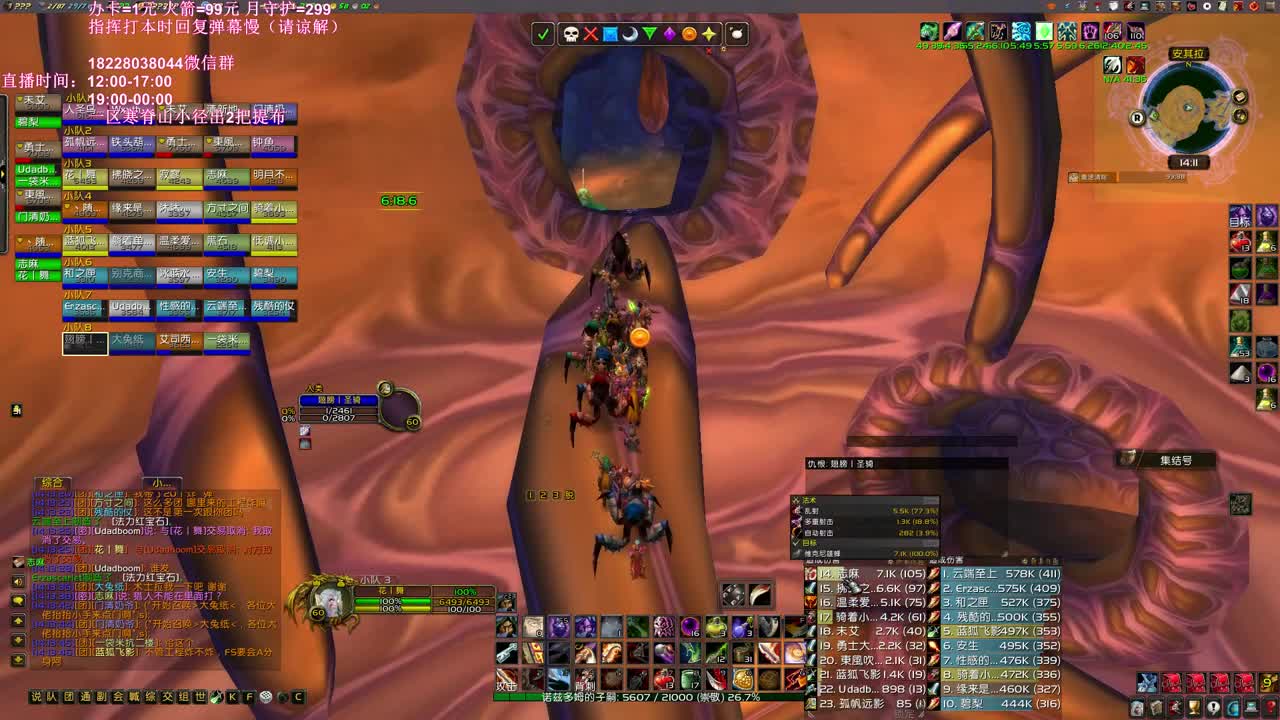
Task: Collapse the 法术 section in the damage breakdown window
Action: (800, 499)
